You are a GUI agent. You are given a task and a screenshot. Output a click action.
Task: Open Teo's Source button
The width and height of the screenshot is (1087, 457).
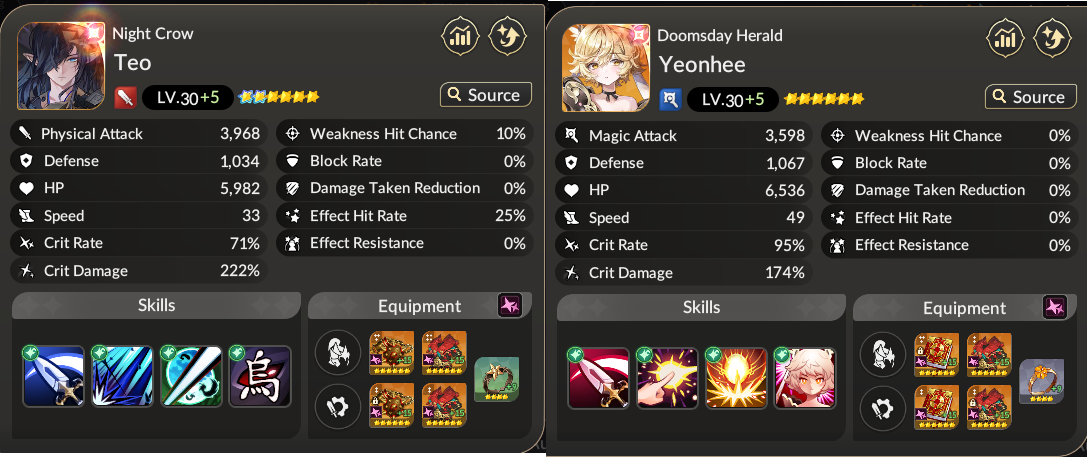click(x=485, y=95)
